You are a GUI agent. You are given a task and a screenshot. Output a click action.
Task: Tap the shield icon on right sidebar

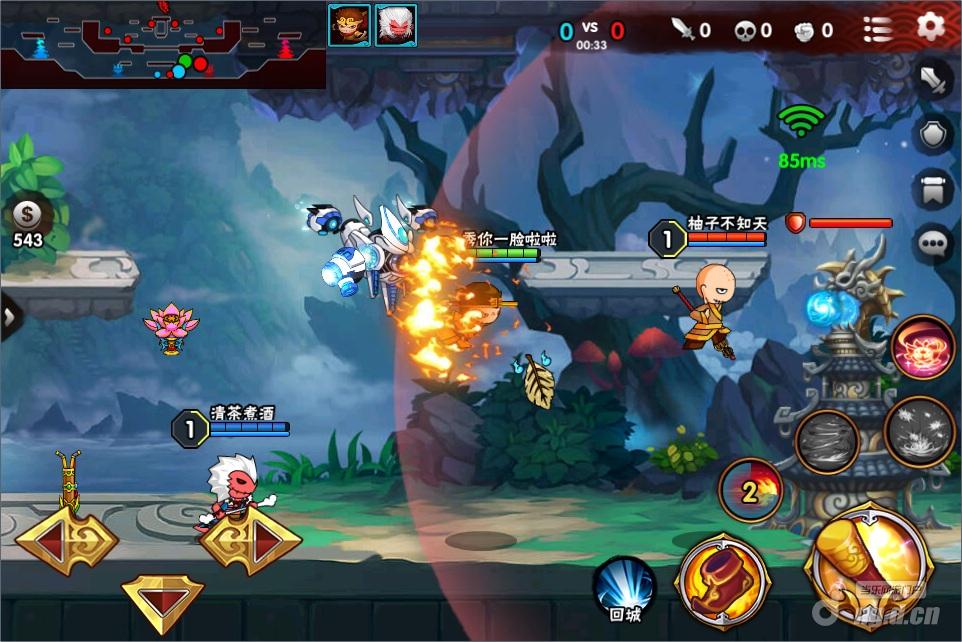pyautogui.click(x=933, y=134)
